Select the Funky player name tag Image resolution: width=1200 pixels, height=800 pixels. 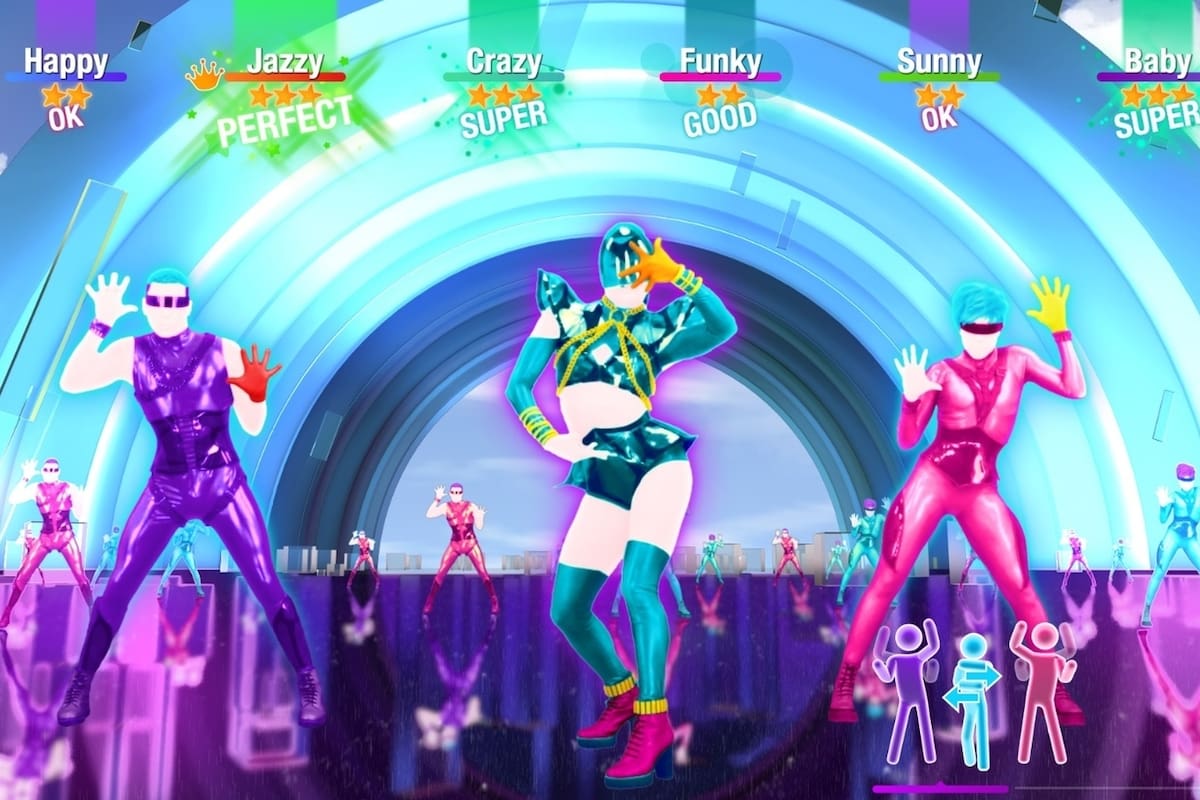[x=720, y=61]
